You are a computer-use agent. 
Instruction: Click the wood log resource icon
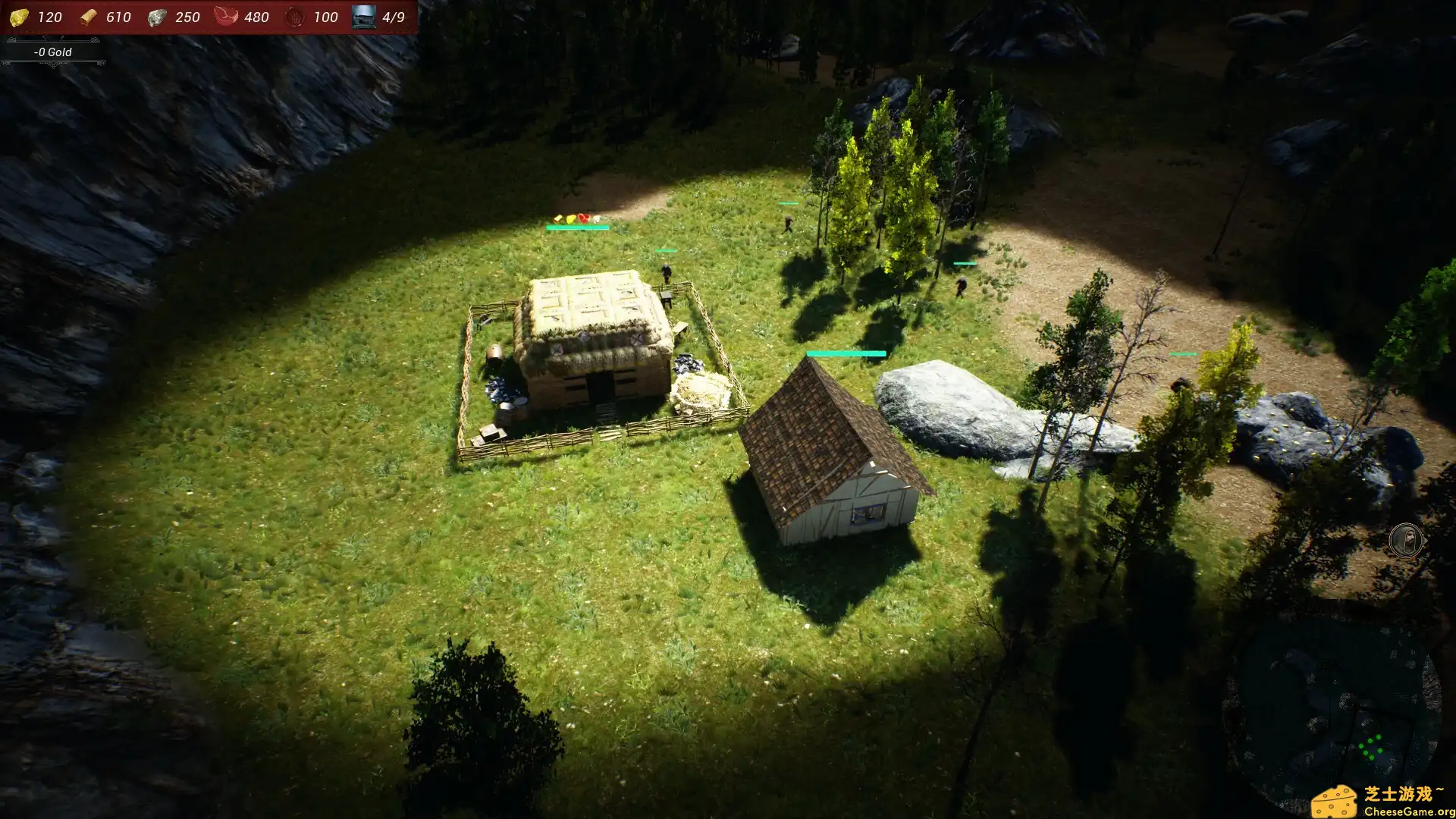89,17
